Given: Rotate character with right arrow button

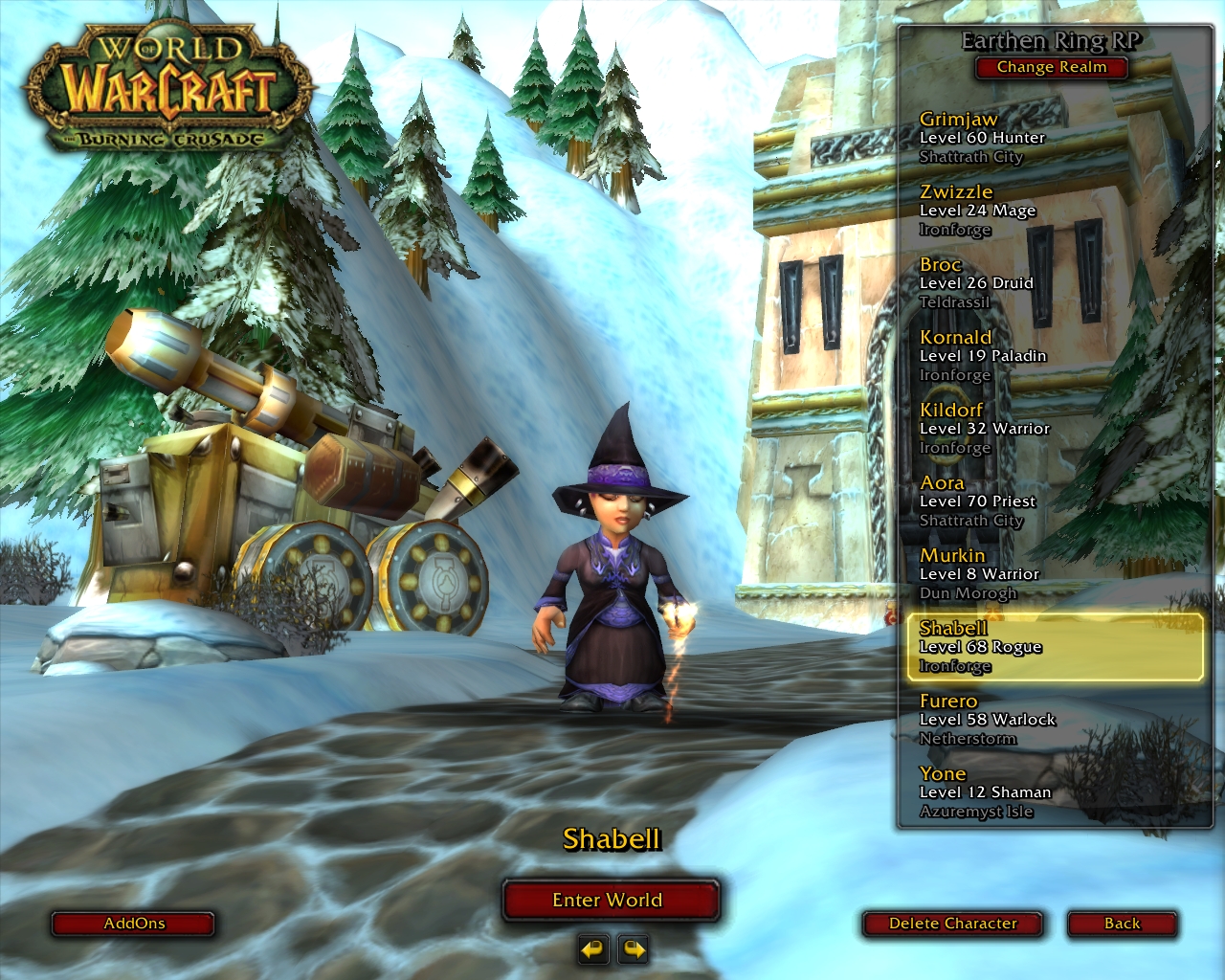Looking at the screenshot, I should (634, 949).
